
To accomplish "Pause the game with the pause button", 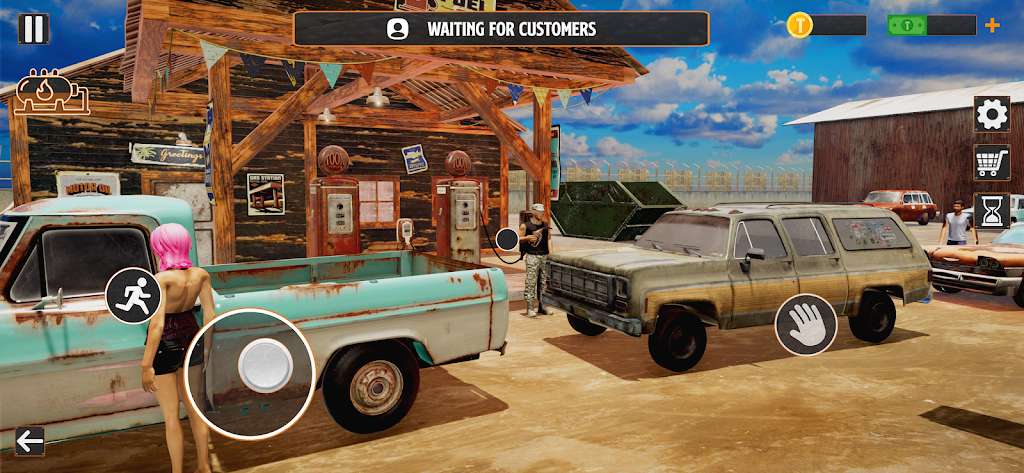I will (x=33, y=28).
